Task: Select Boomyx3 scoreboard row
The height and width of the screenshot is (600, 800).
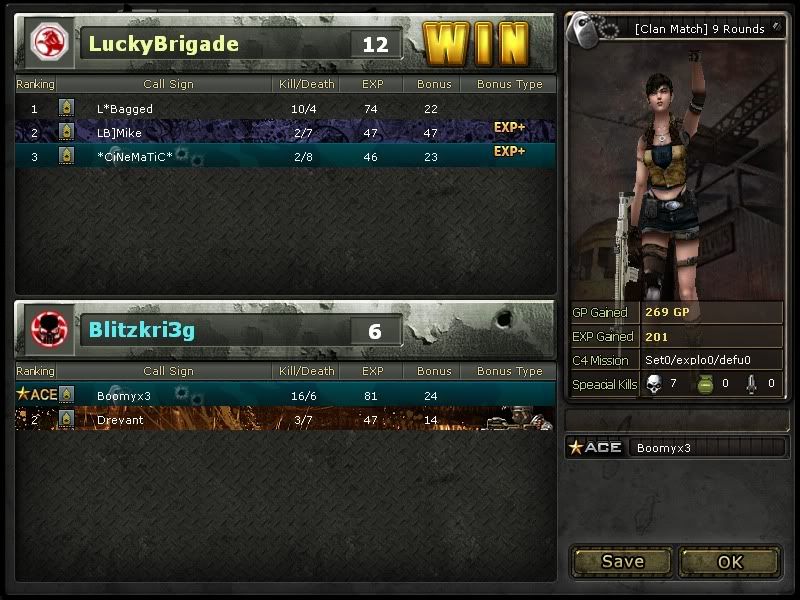Action: [284, 395]
